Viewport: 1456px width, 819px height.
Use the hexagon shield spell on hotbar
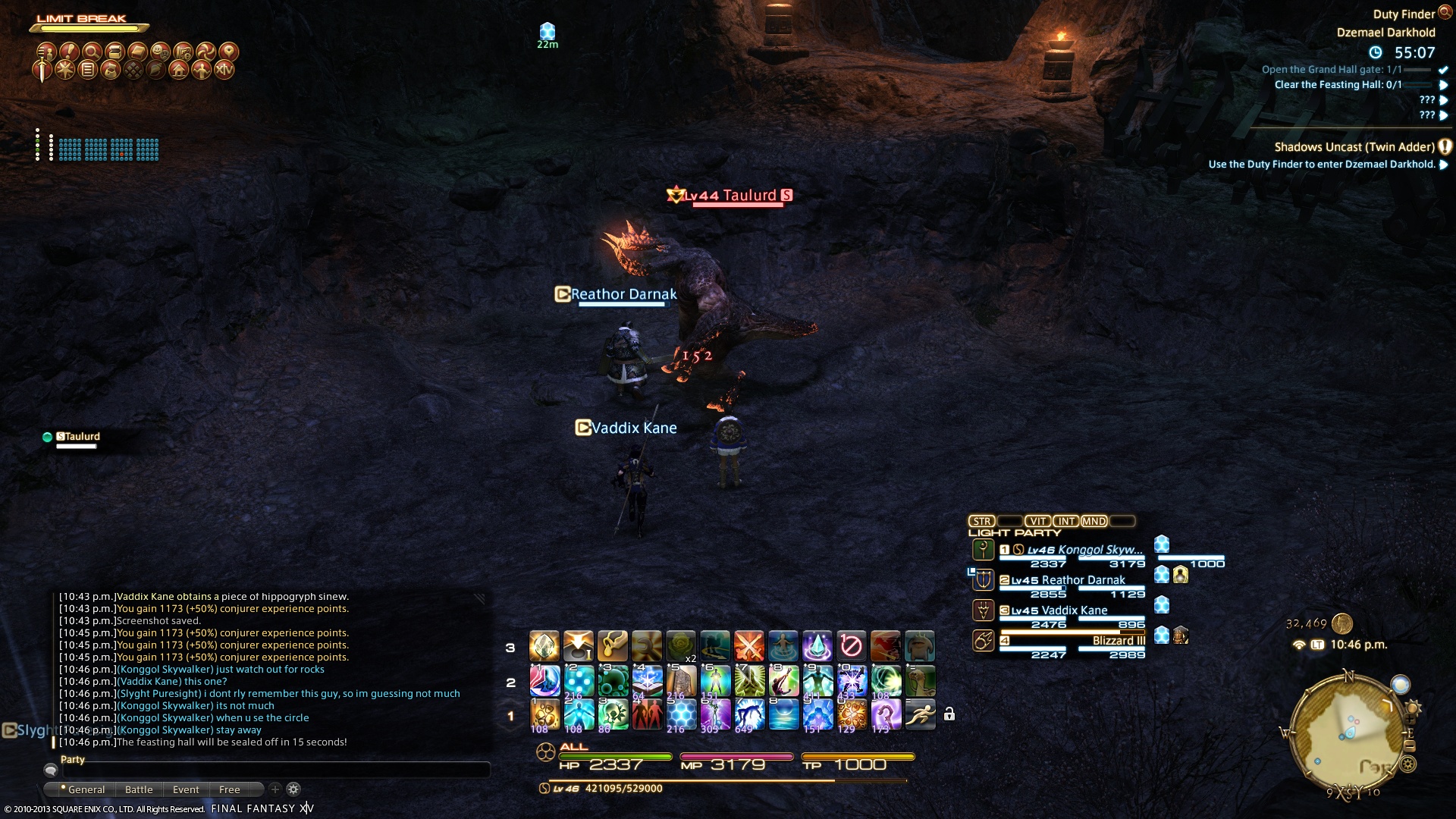click(x=680, y=714)
